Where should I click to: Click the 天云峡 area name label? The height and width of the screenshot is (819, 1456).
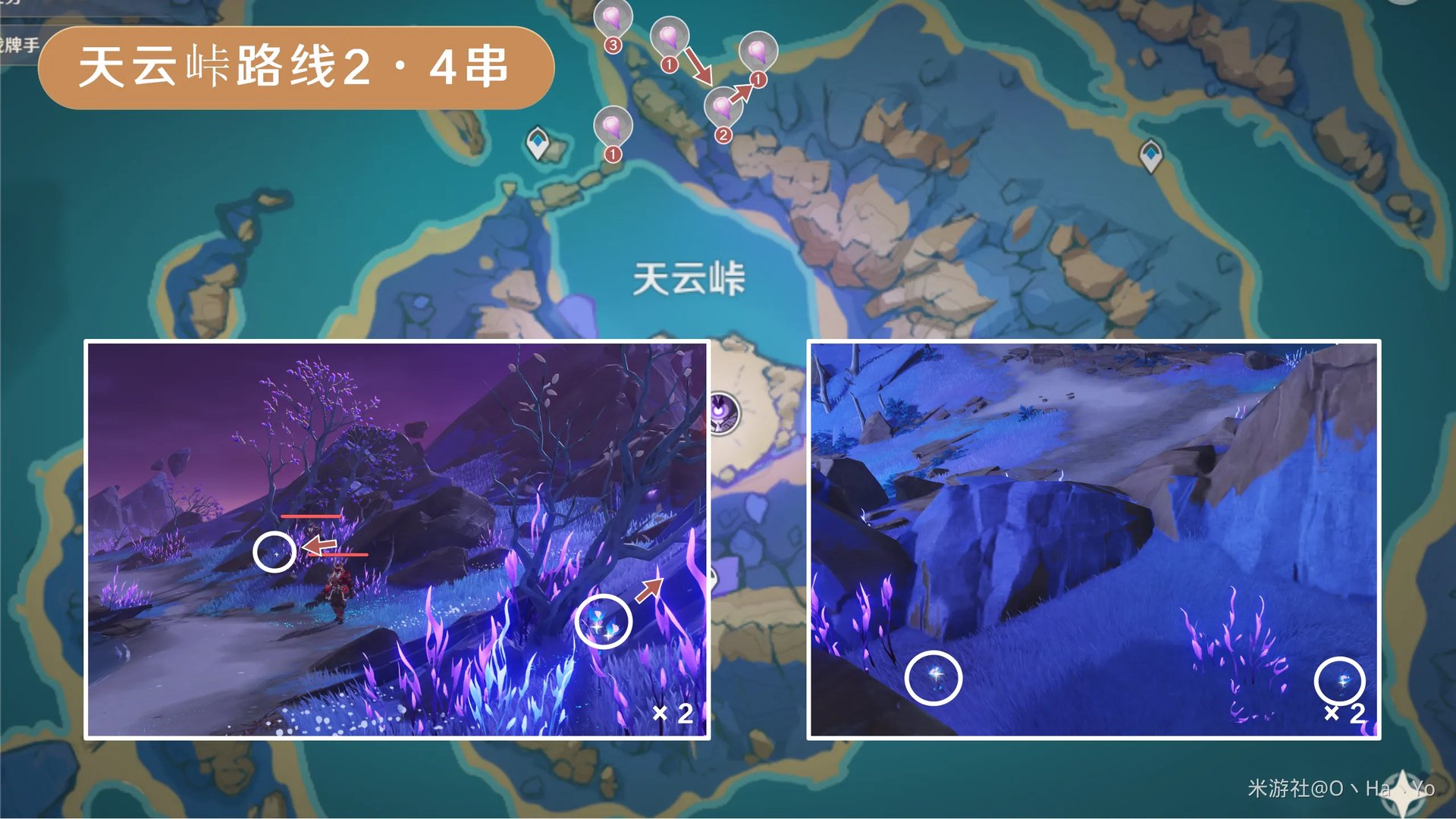click(x=688, y=277)
